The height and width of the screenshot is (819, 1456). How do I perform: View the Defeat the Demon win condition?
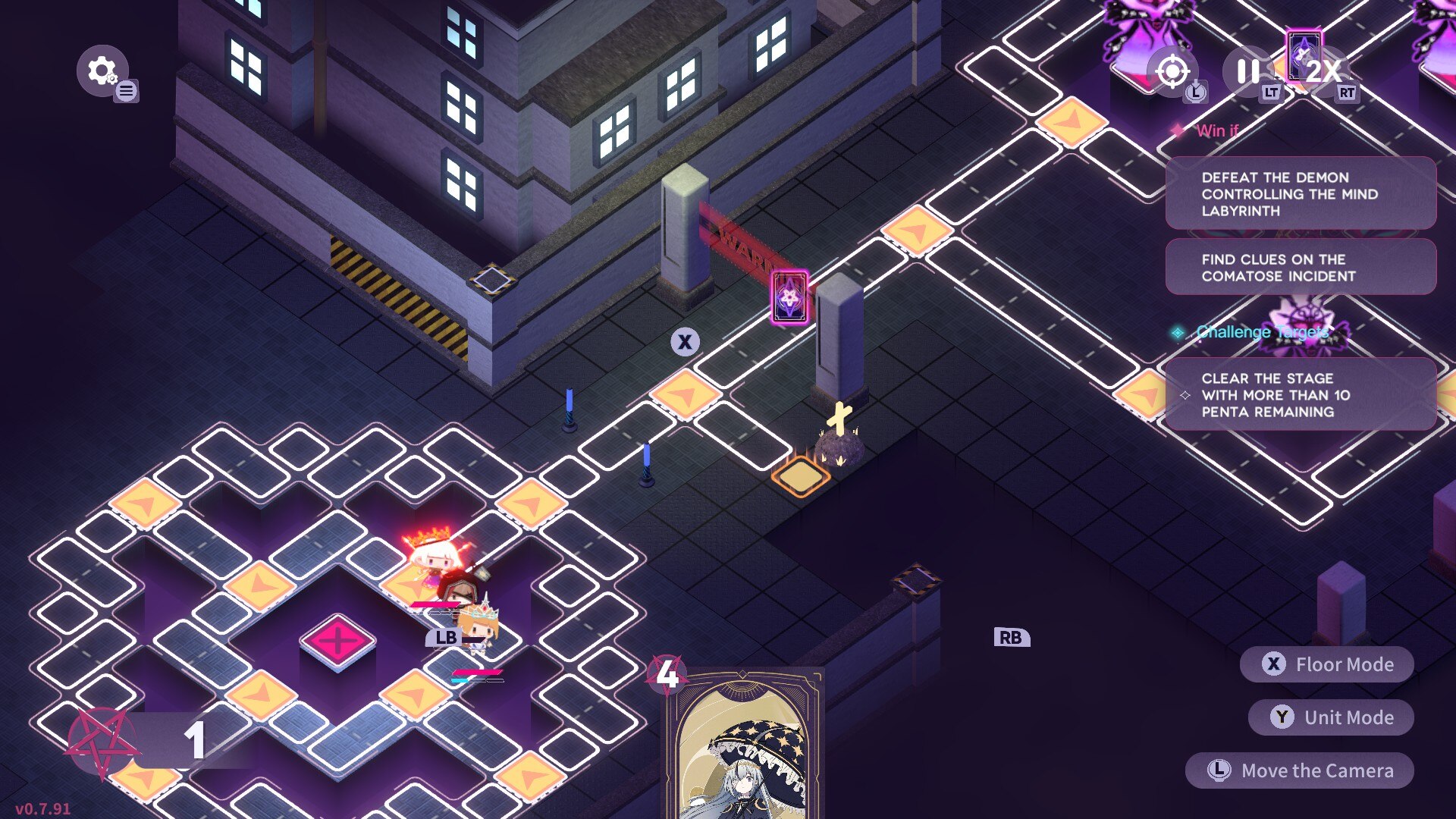(x=1301, y=194)
